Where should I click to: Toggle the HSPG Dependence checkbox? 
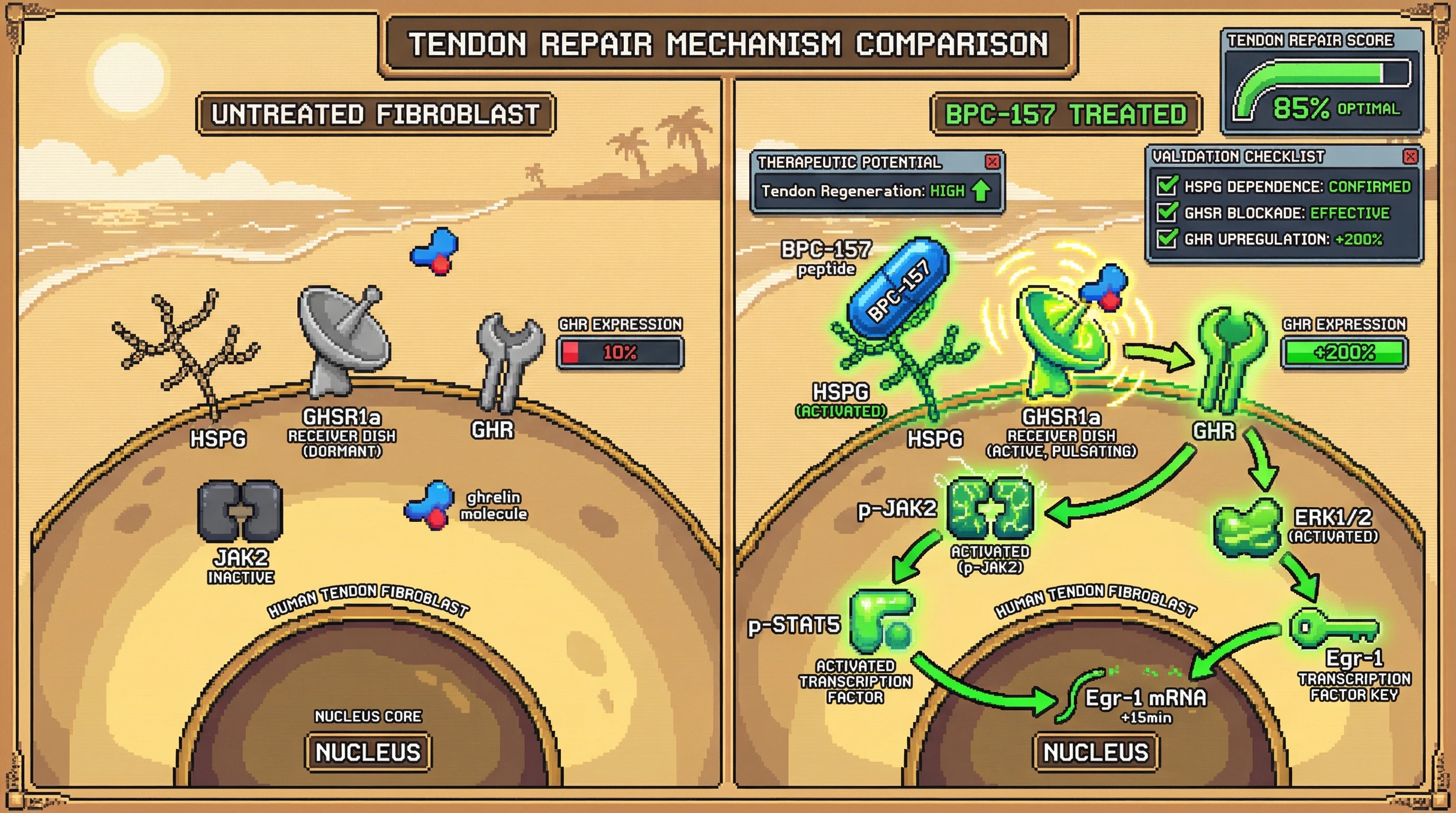(x=1167, y=185)
